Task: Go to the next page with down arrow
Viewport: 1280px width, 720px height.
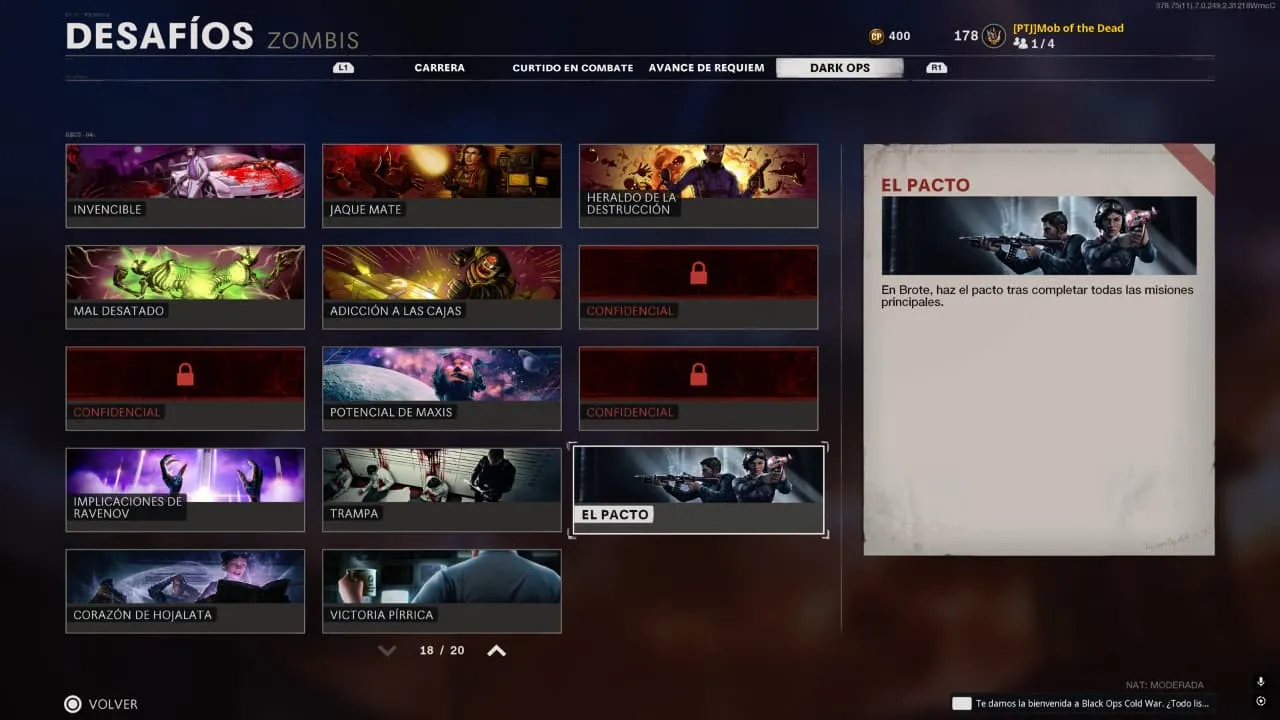Action: pyautogui.click(x=387, y=651)
